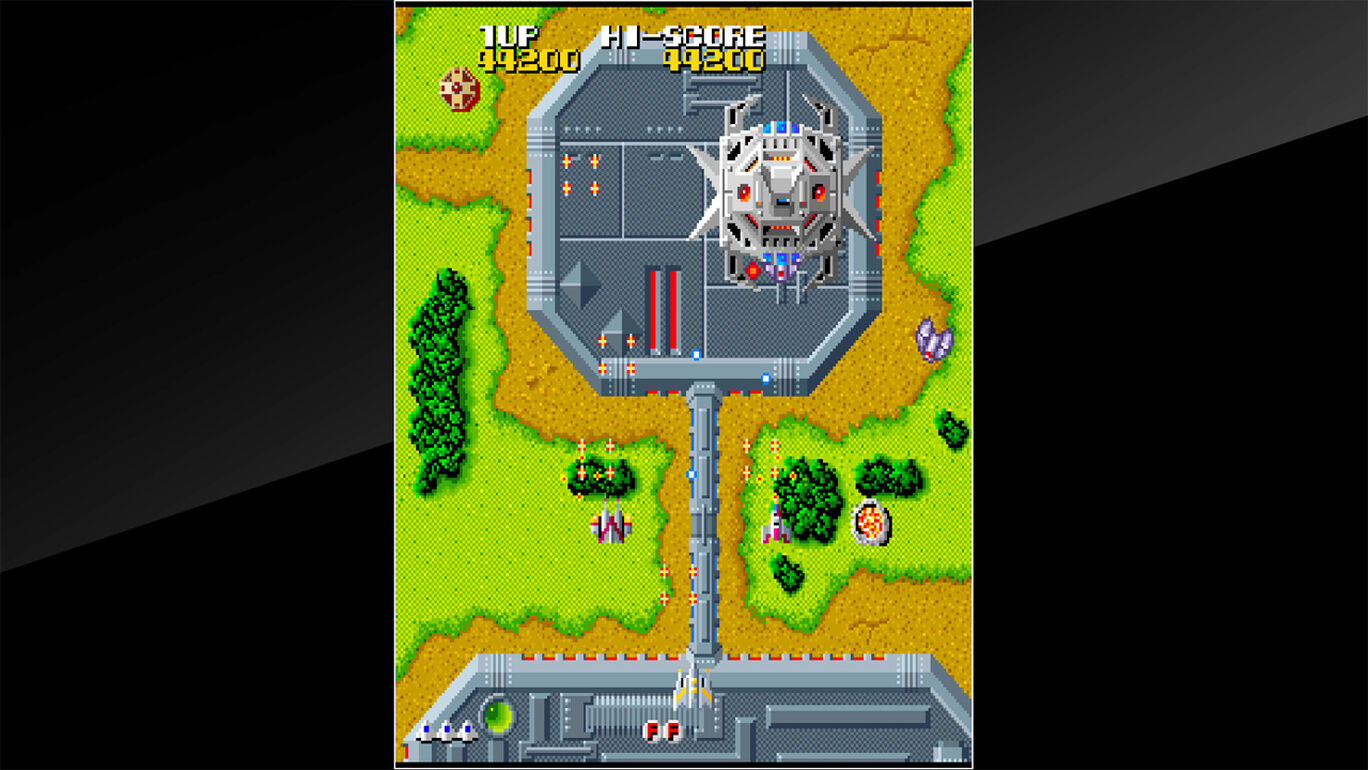
Task: Click the orange explosion crater on the right
Action: click(x=872, y=520)
